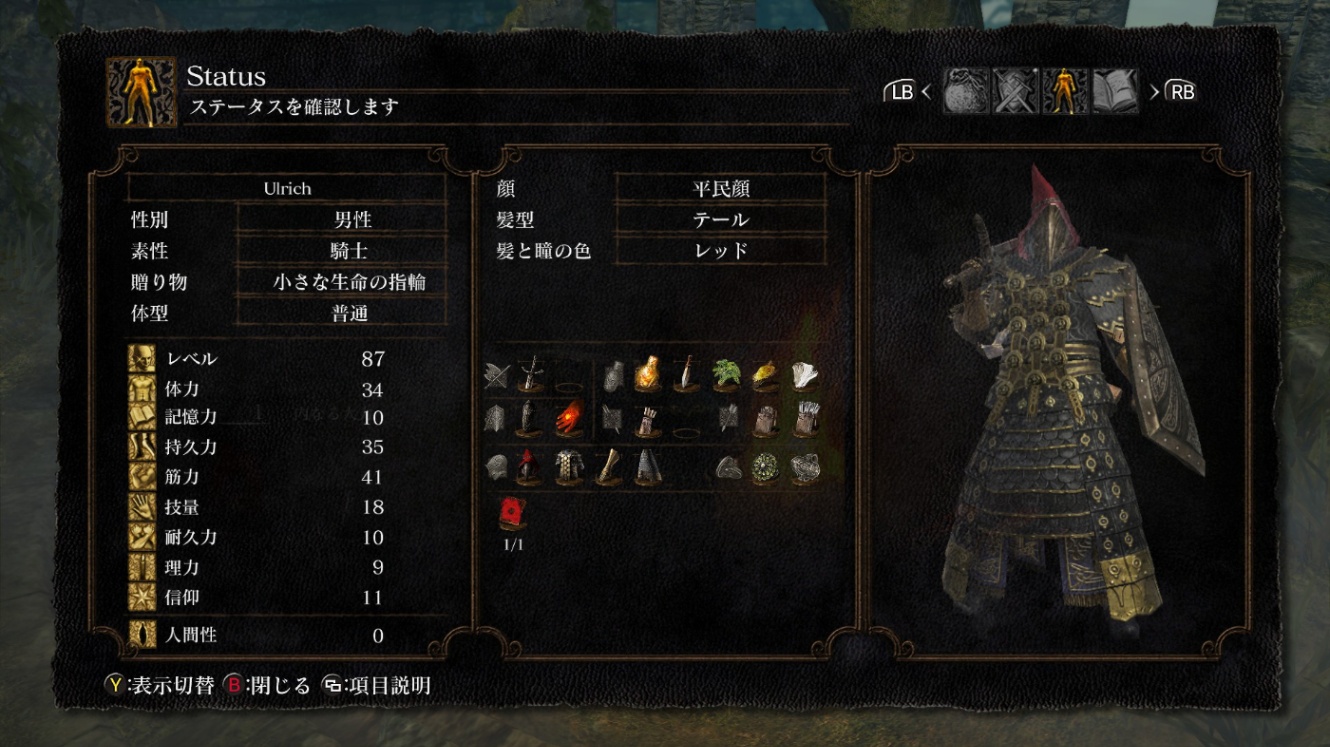Select the golden figure Status tab
1330x747 pixels.
click(1065, 92)
